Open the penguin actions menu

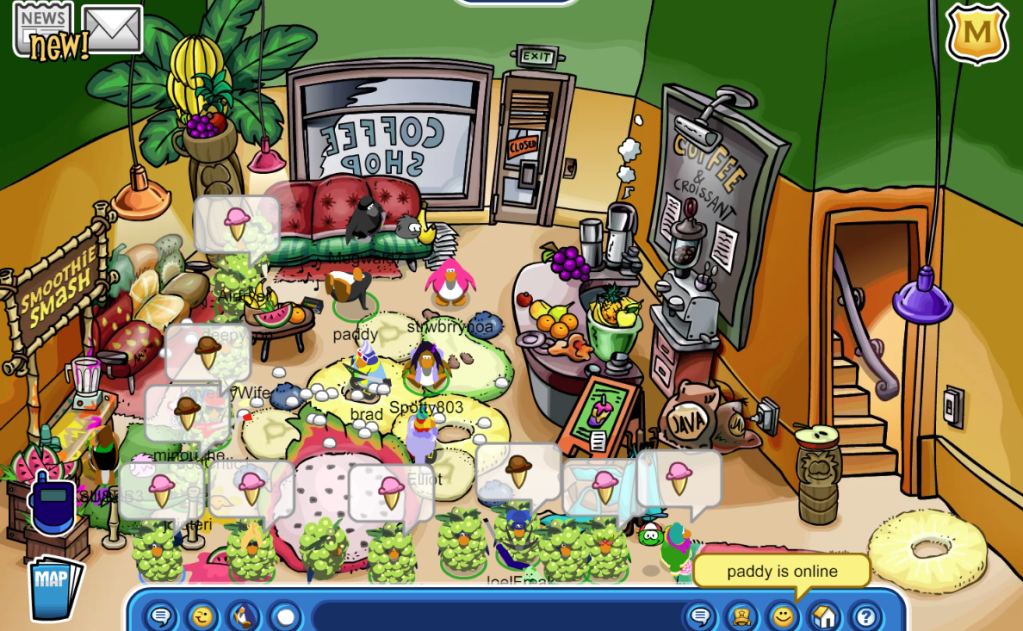point(243,615)
